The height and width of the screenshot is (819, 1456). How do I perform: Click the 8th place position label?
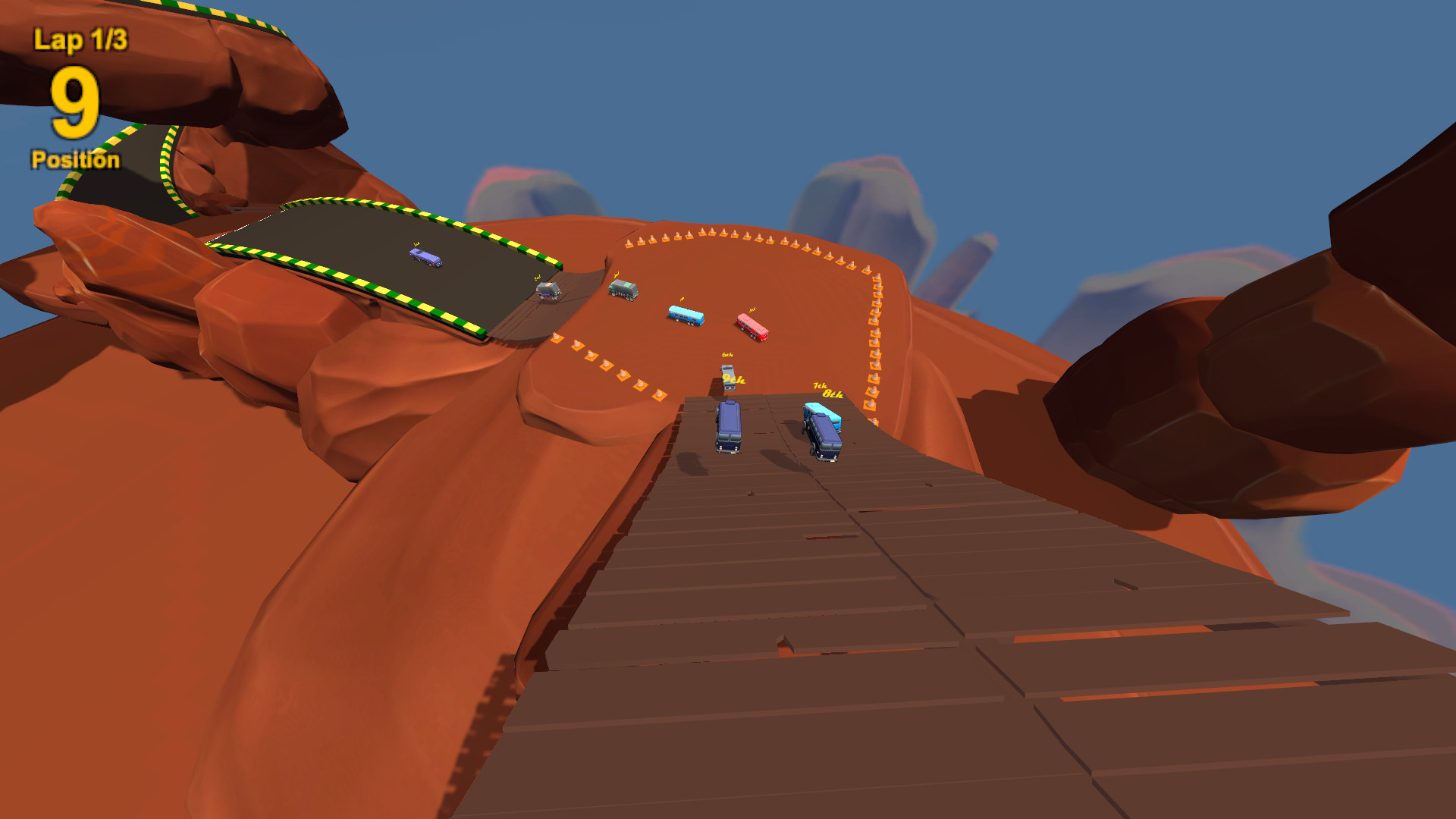coord(832,395)
